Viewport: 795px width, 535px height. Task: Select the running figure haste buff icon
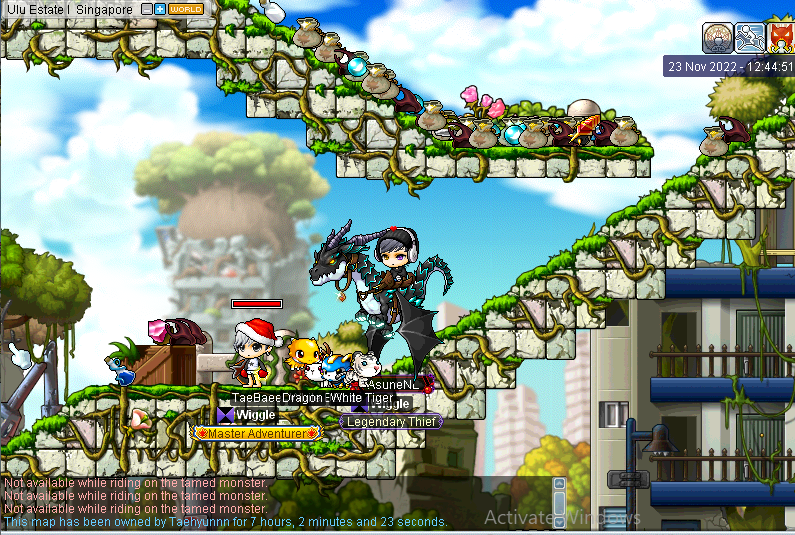[750, 38]
